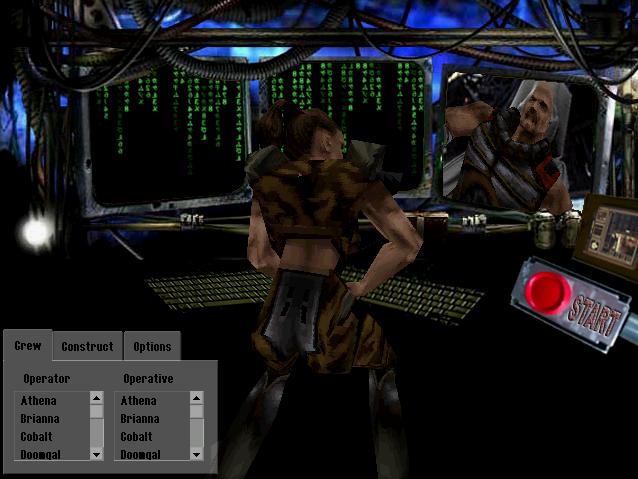Viewport: 638px width, 479px height.
Task: Click the Operative list's down arrow
Action: pos(197,454)
